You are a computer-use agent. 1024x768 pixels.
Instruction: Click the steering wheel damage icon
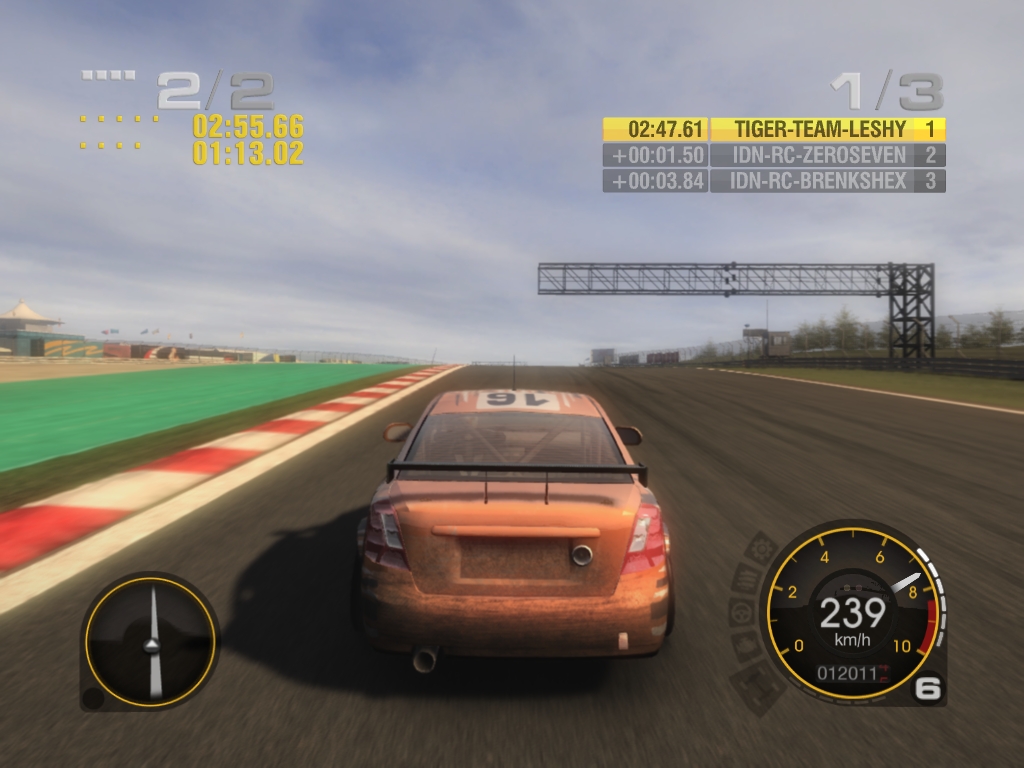[x=741, y=612]
